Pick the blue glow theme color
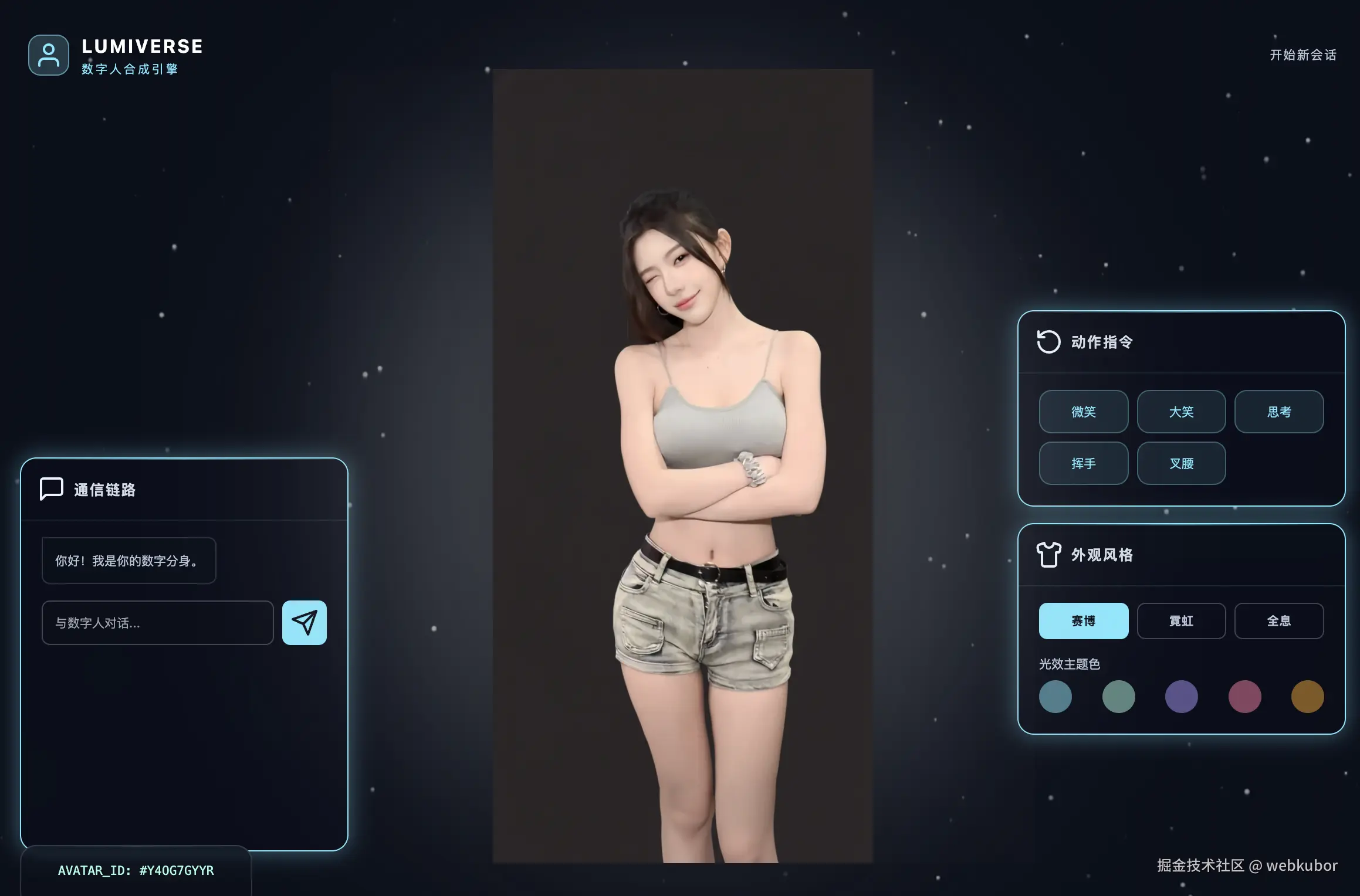 pos(1055,697)
